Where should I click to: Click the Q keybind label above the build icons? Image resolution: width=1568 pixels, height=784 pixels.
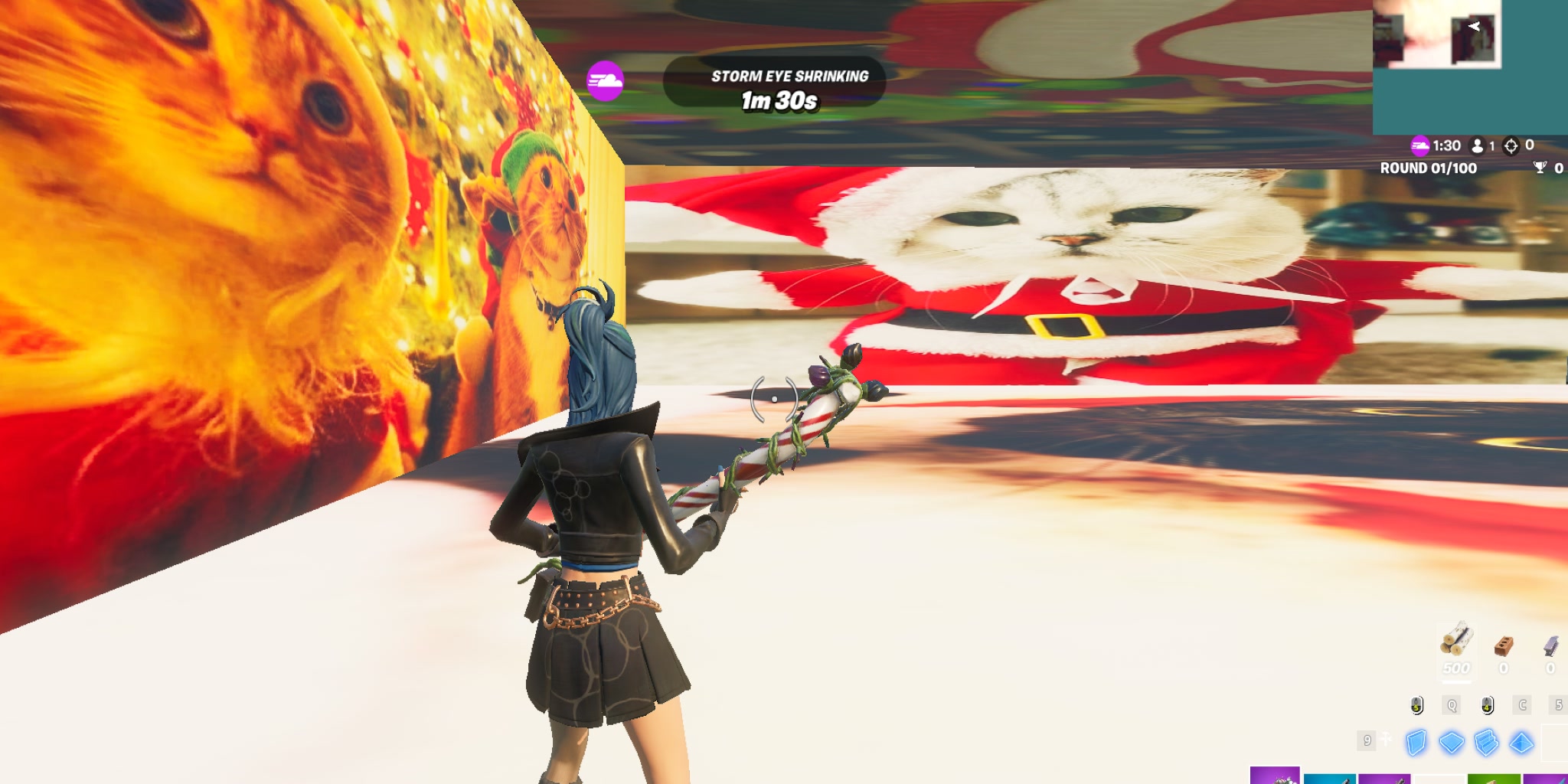[1451, 706]
